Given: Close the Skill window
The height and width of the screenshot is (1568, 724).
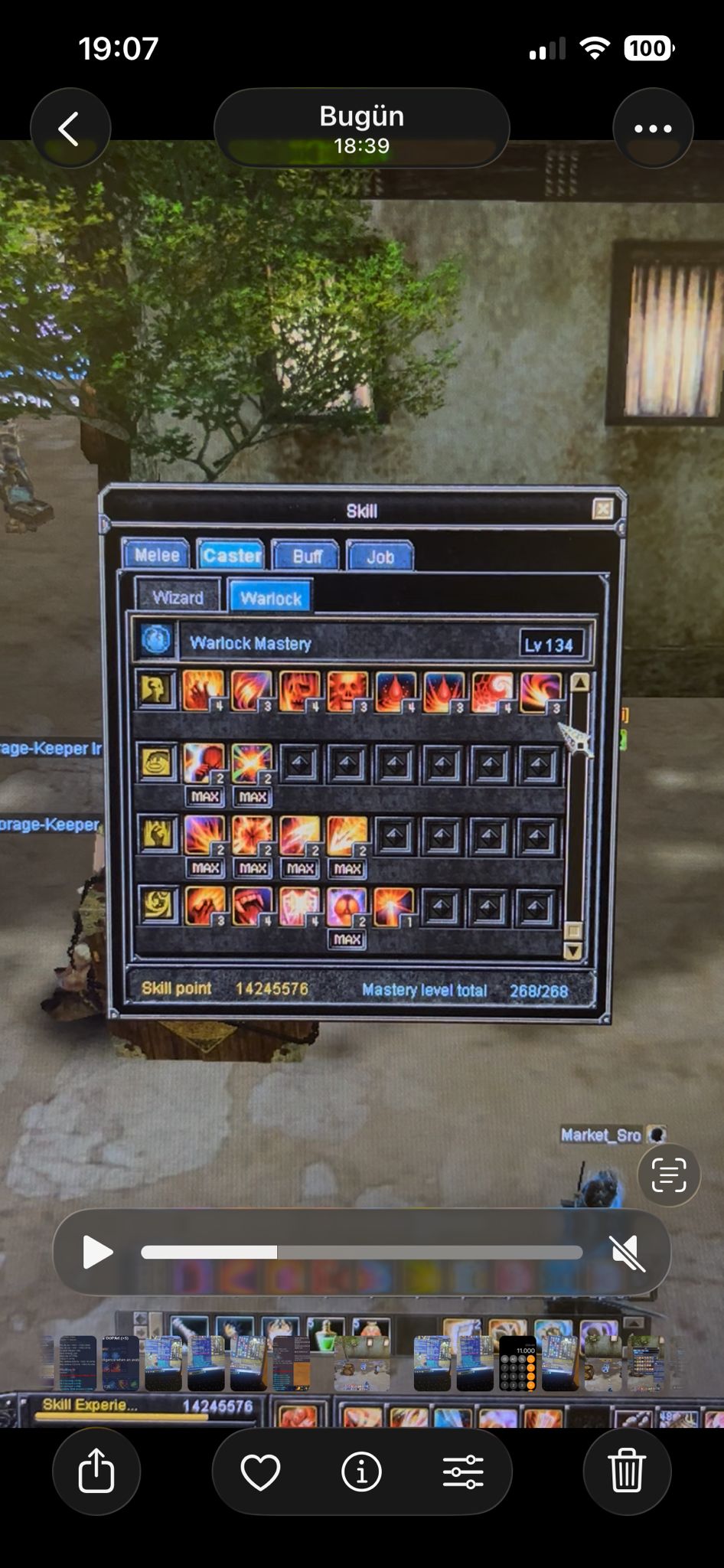Looking at the screenshot, I should click(602, 509).
